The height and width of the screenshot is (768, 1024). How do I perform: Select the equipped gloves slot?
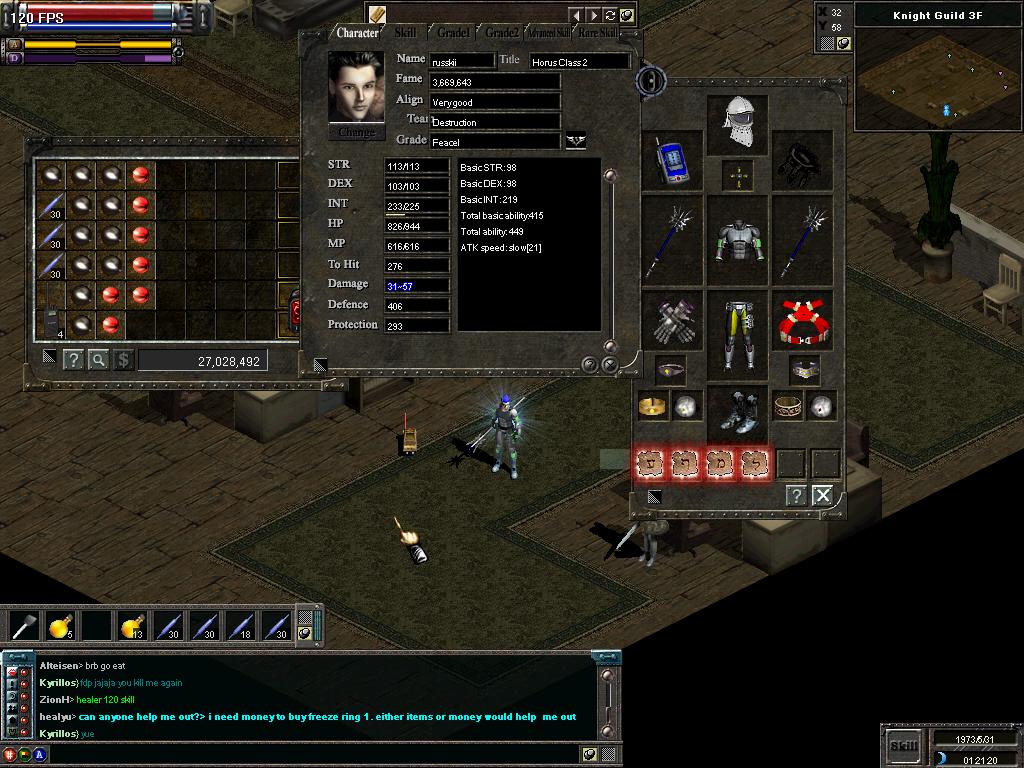click(x=672, y=322)
